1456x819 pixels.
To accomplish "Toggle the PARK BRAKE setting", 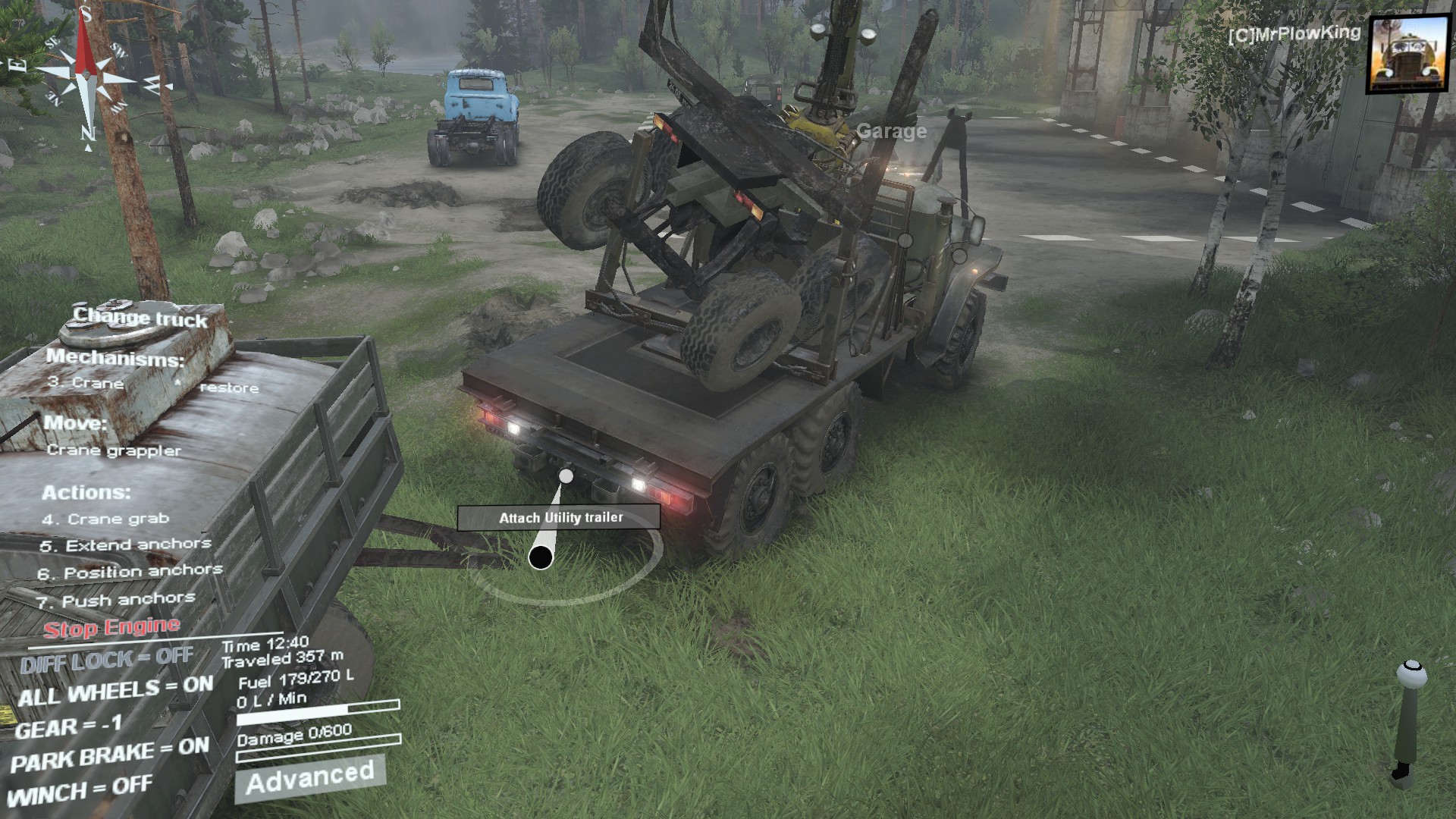I will (x=110, y=755).
